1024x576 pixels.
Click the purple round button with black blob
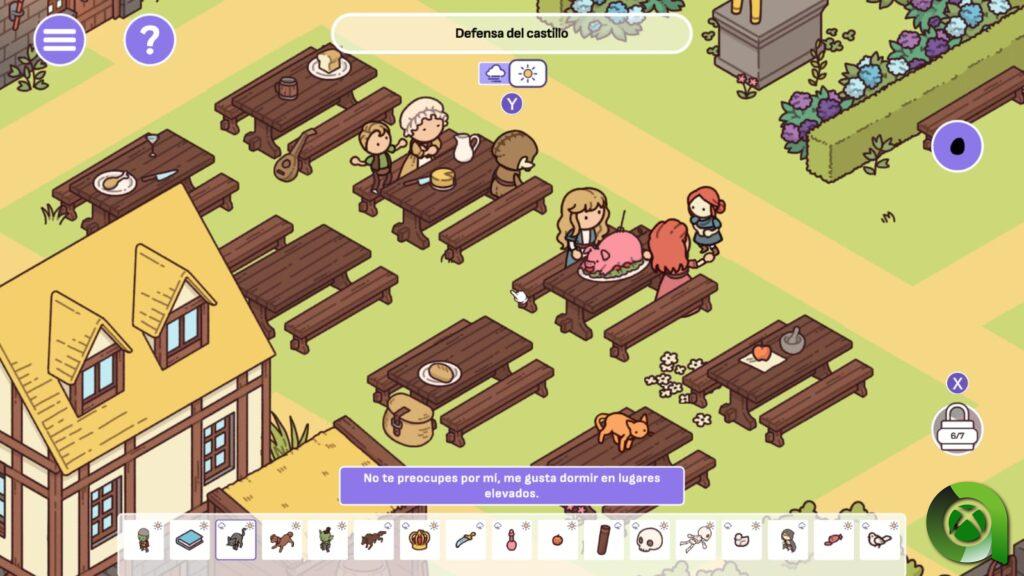[x=957, y=146]
